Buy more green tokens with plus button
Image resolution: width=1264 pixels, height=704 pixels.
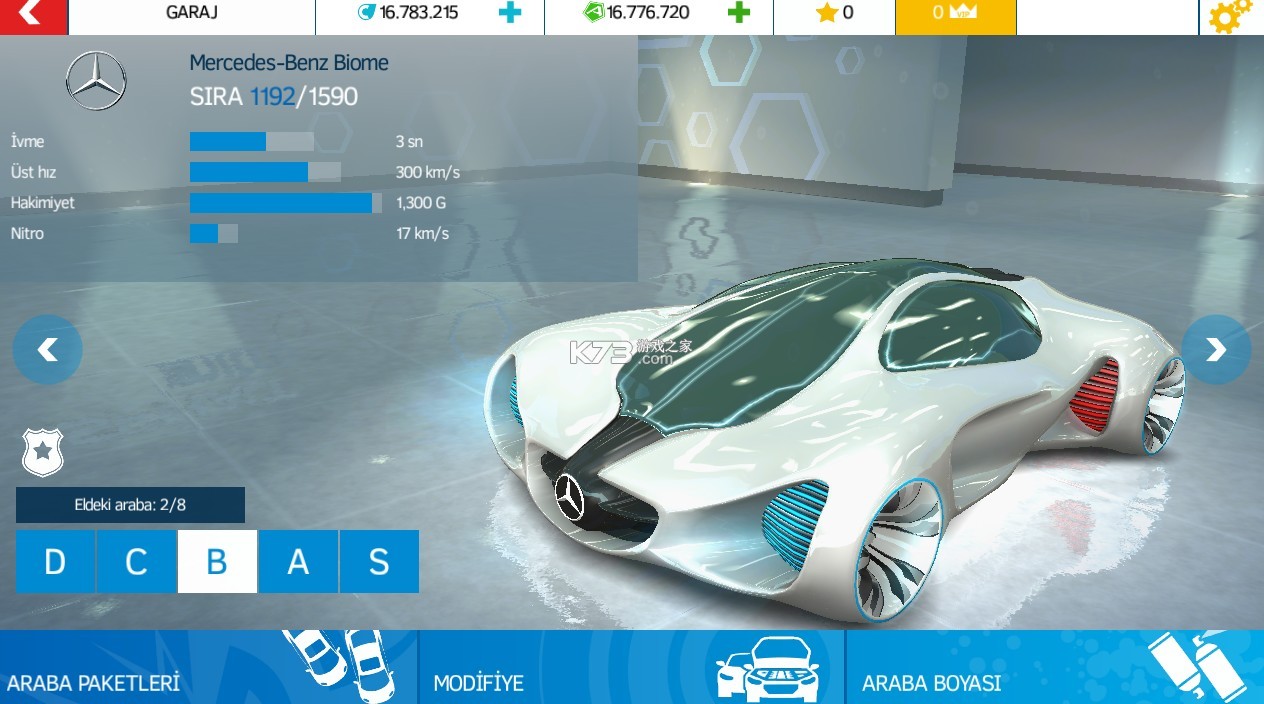(x=738, y=13)
